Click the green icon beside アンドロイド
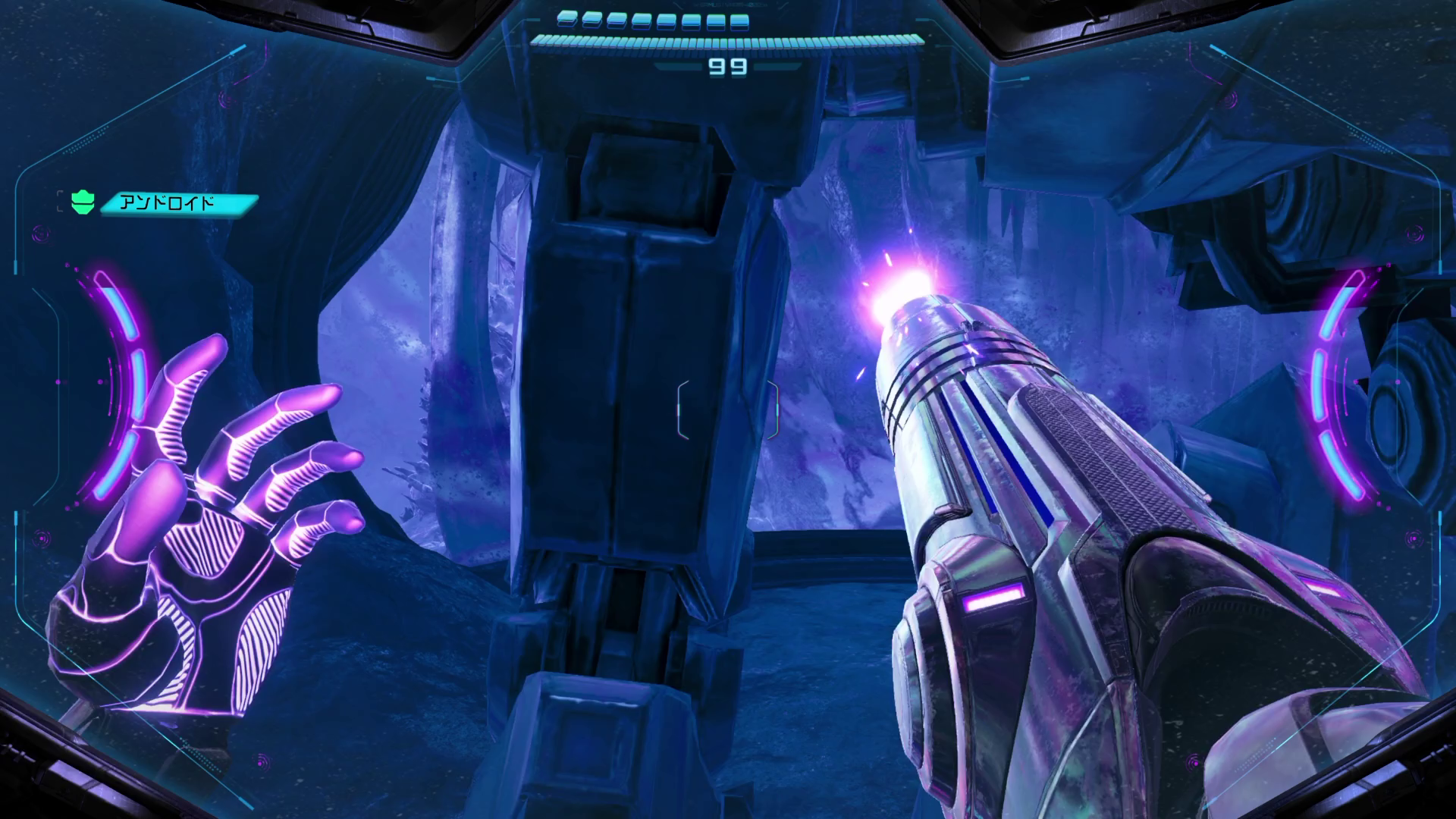 [82, 202]
